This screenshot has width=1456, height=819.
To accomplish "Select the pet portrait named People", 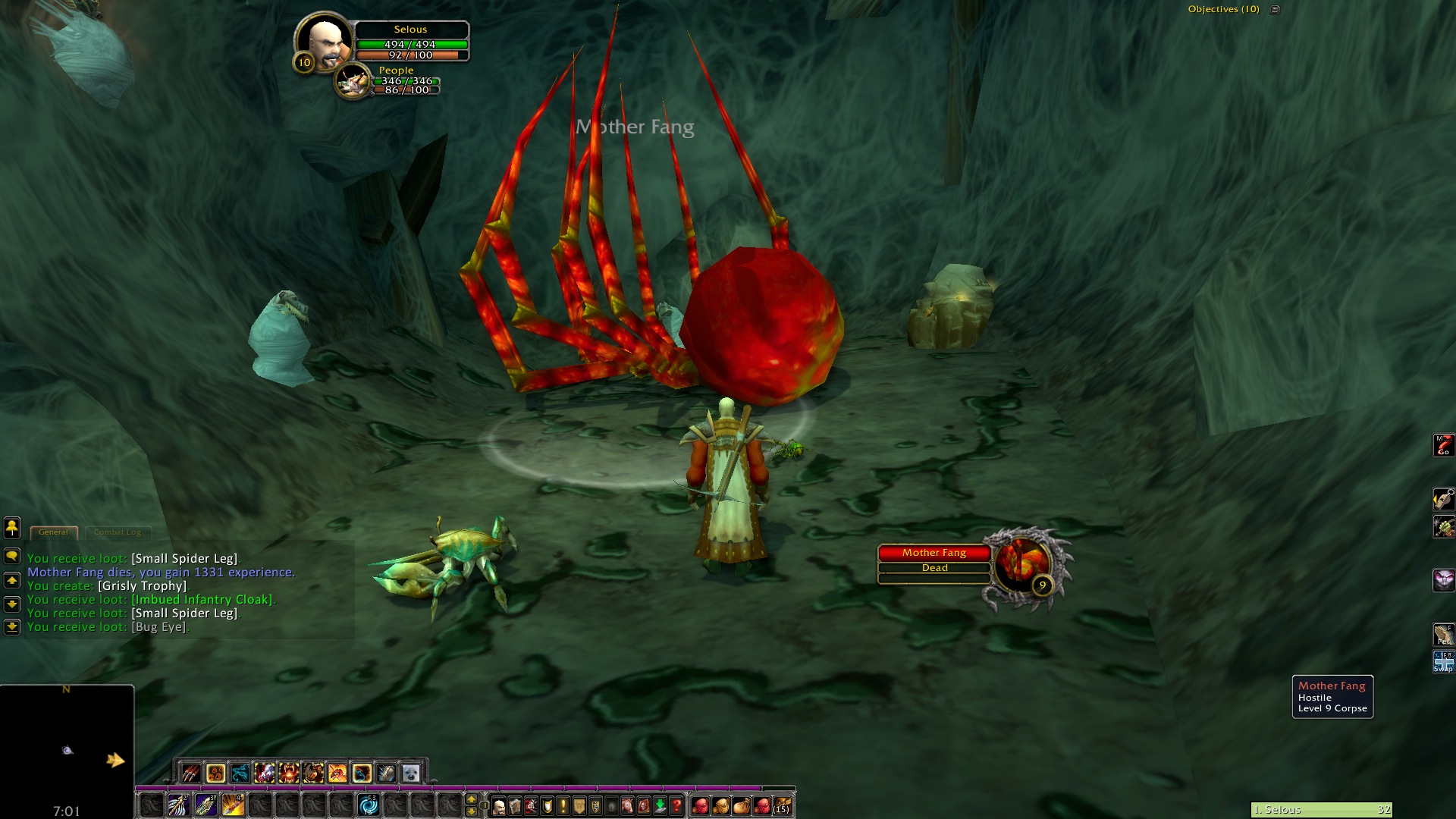I will pos(353,82).
